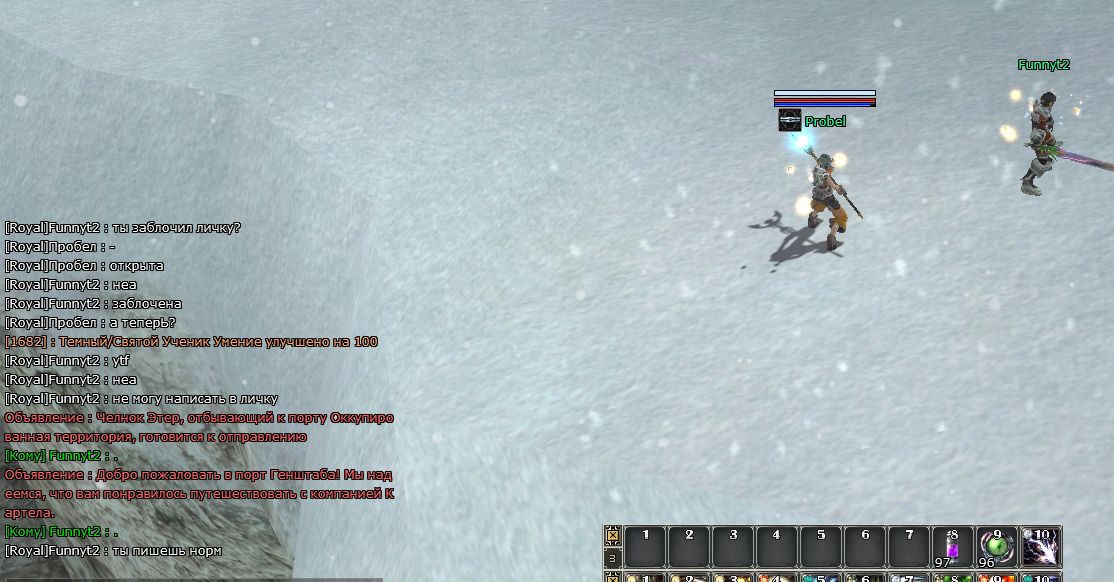Click the hotbar page number 3 indicator
The height and width of the screenshot is (582, 1114).
coord(613,557)
